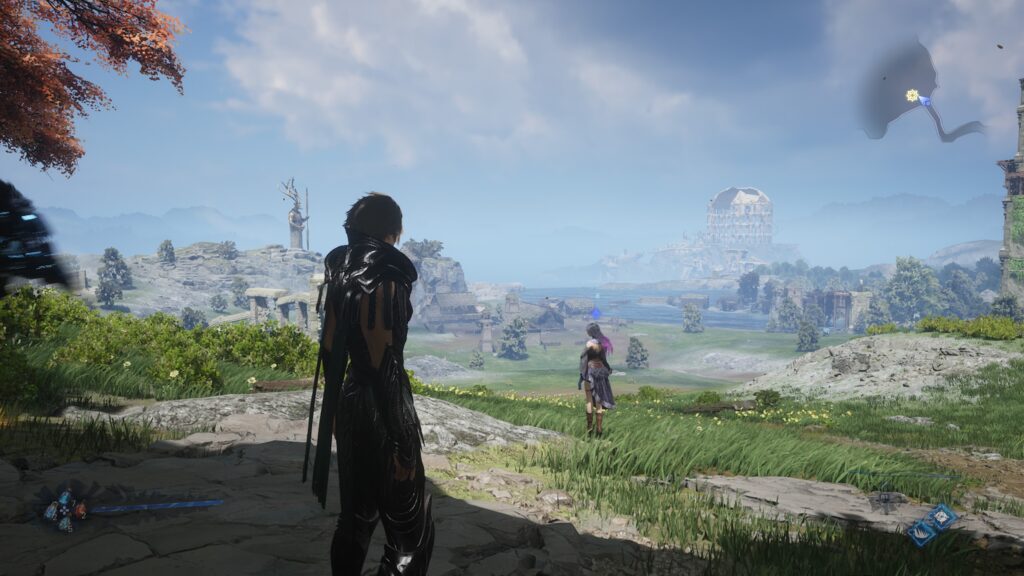The width and height of the screenshot is (1024, 576).
Task: Select the top blue potion quick-item slot
Action: pos(65,496)
